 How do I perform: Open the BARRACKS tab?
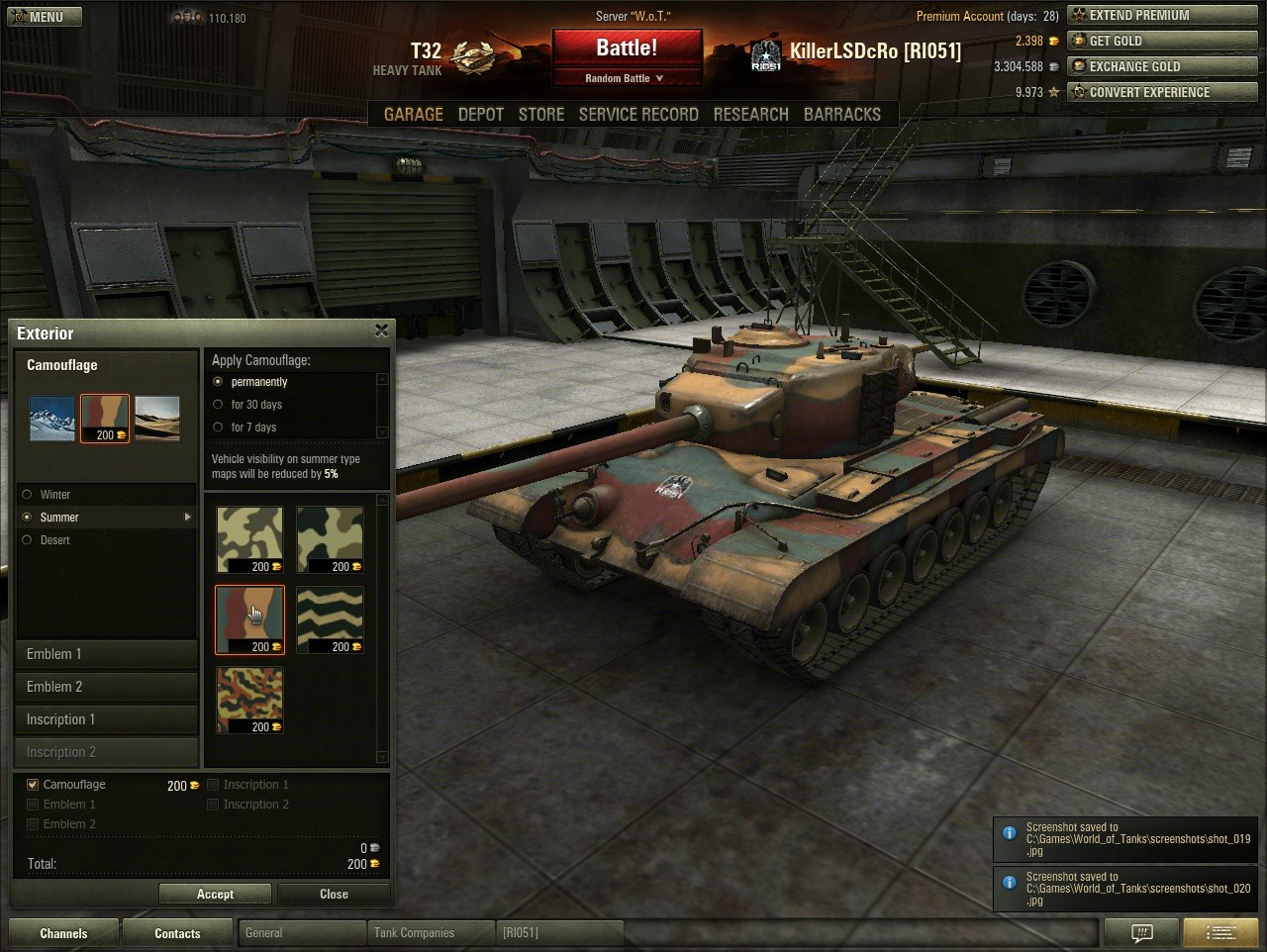pos(841,115)
